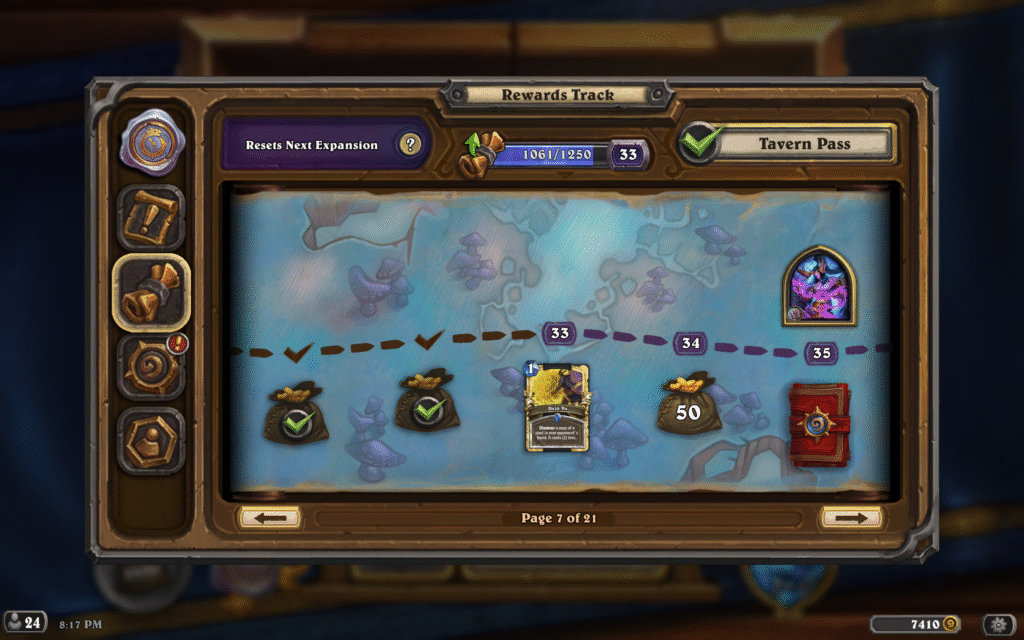Switch to the pawn figure profile tab
1024x640 pixels.
151,440
